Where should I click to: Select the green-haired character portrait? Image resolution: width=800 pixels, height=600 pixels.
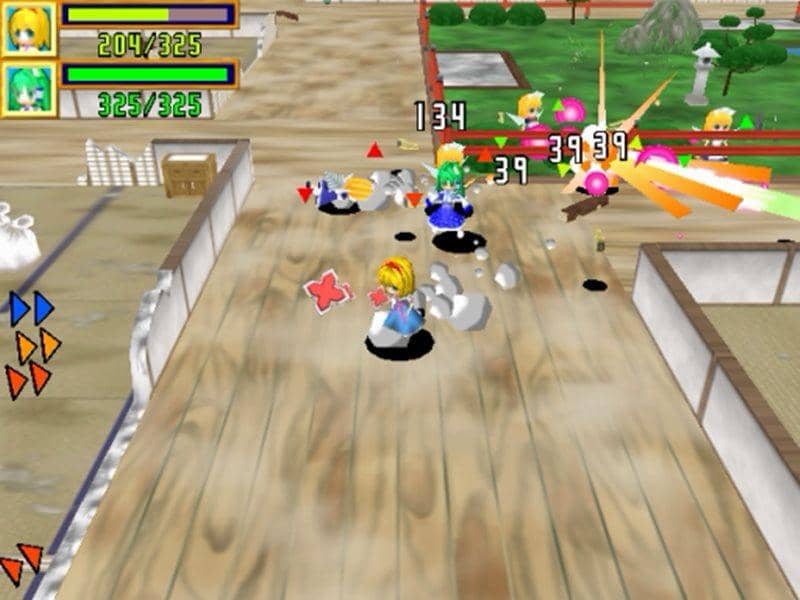tap(28, 89)
